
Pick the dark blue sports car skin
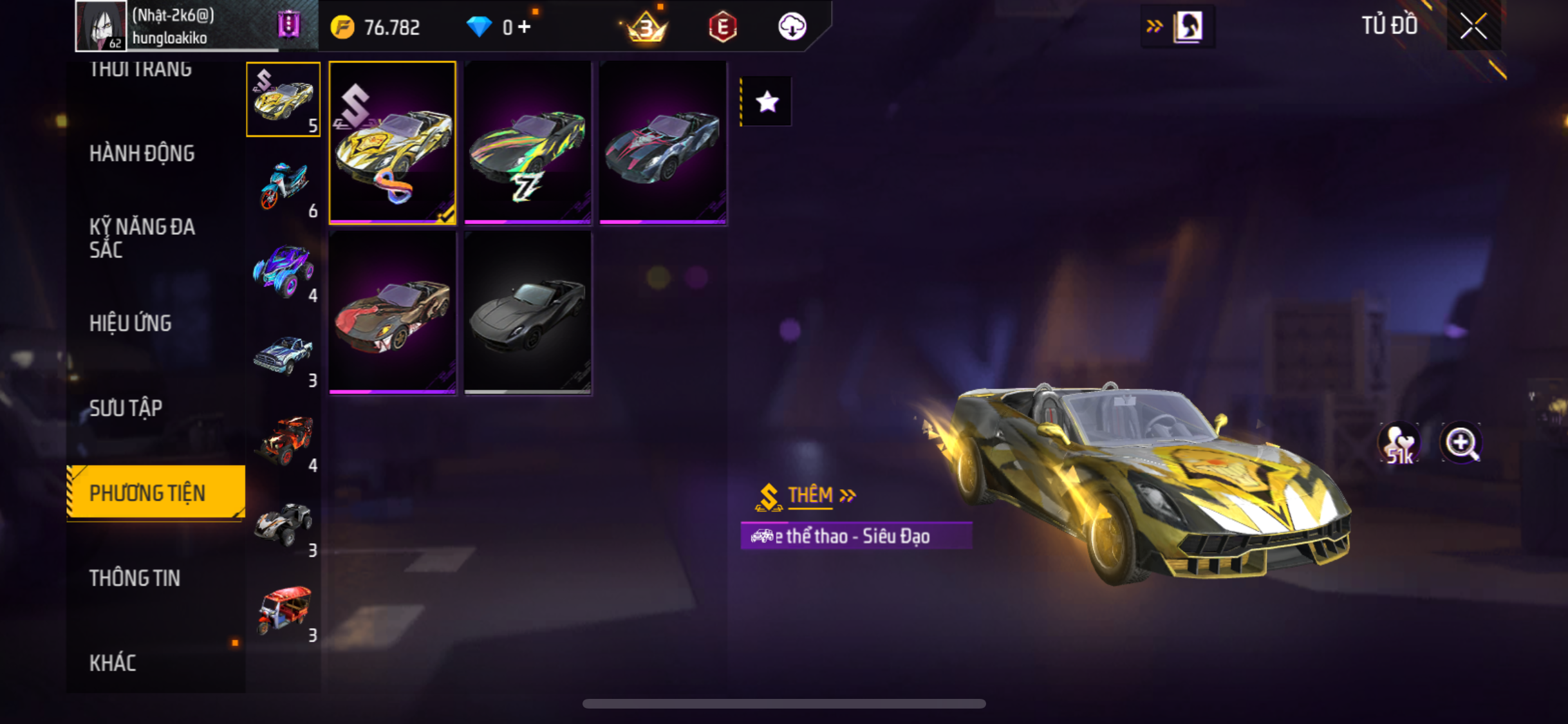click(662, 143)
